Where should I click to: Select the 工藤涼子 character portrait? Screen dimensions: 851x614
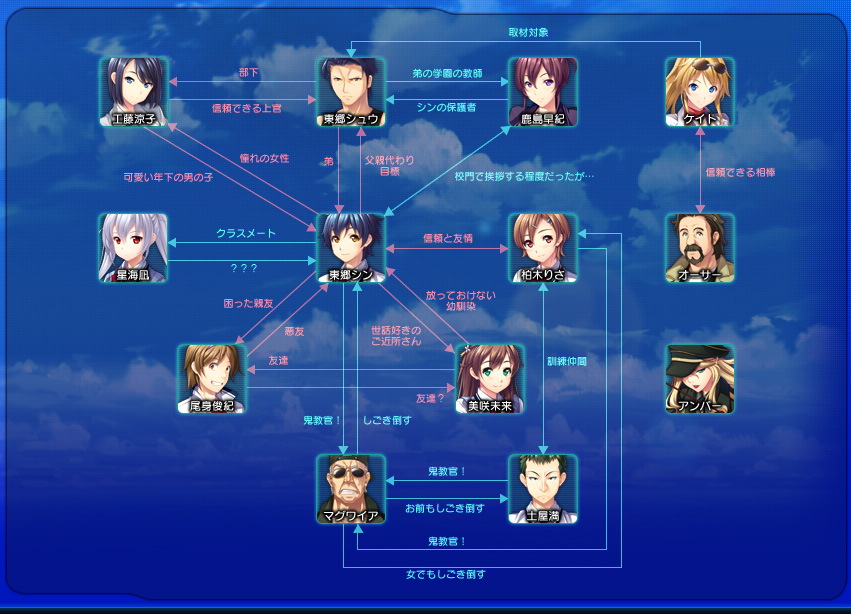[x=134, y=91]
